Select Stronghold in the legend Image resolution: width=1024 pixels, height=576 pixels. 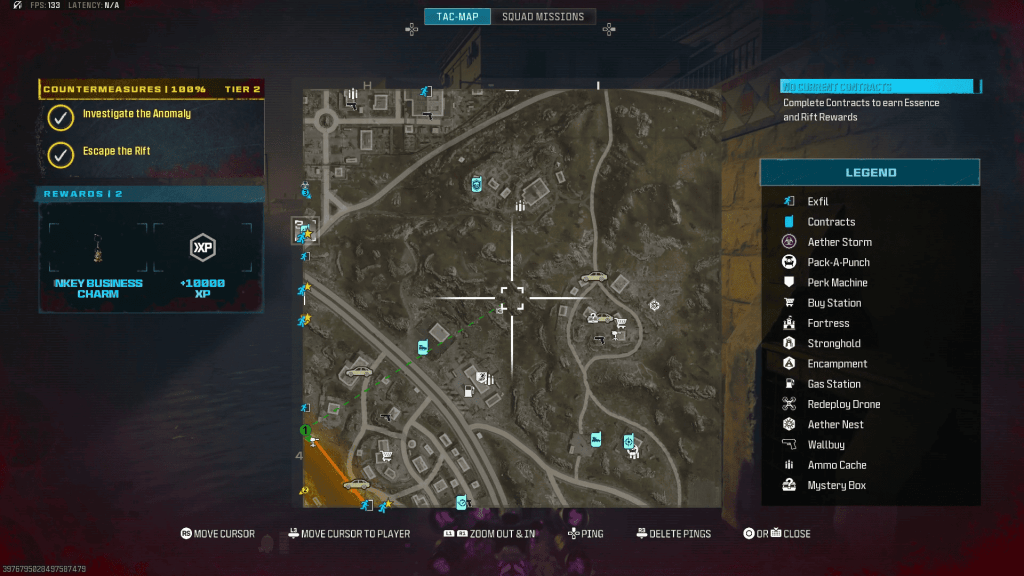pyautogui.click(x=834, y=344)
